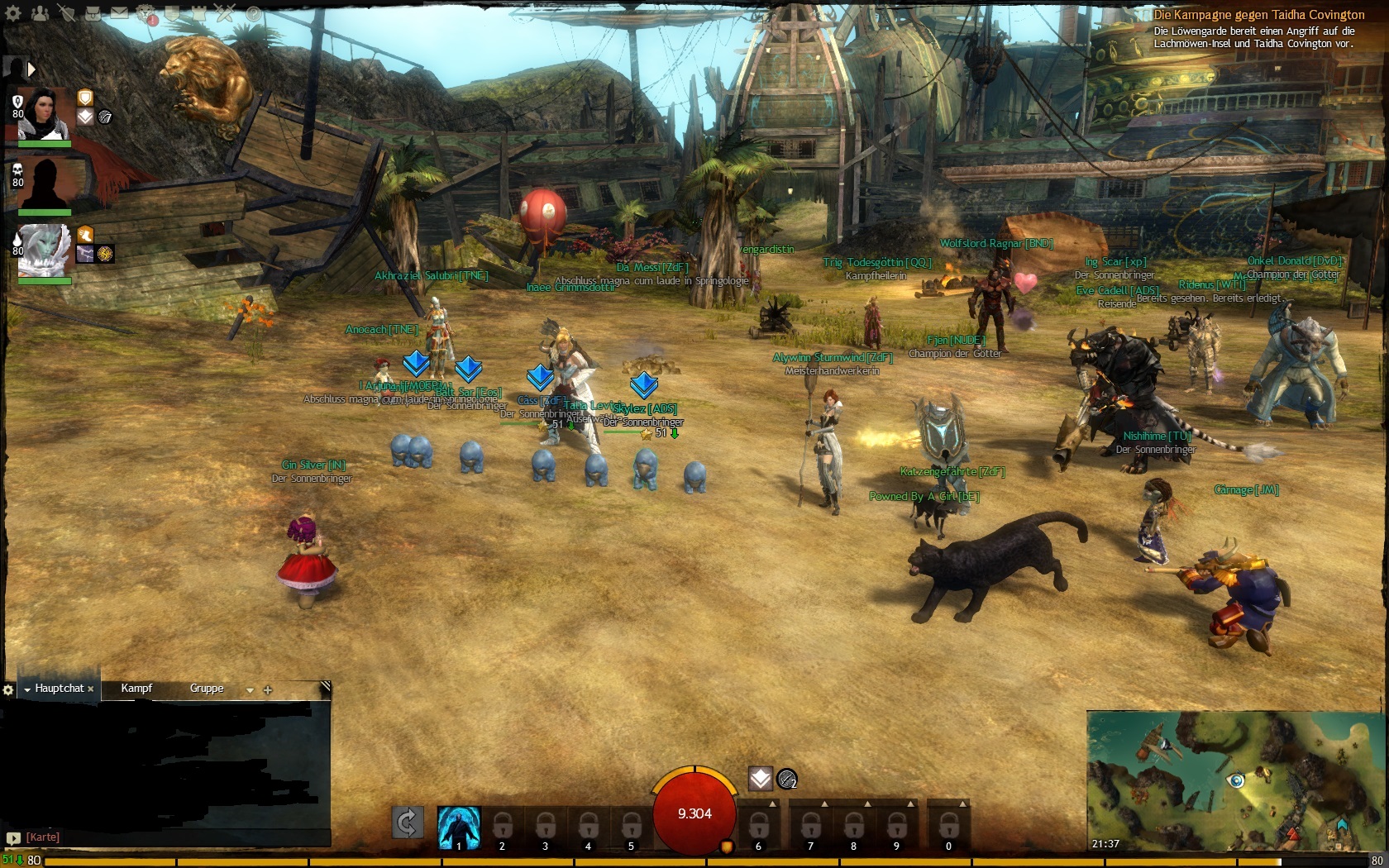The image size is (1389, 868).
Task: Close the Hauptchat tab
Action: (x=91, y=689)
